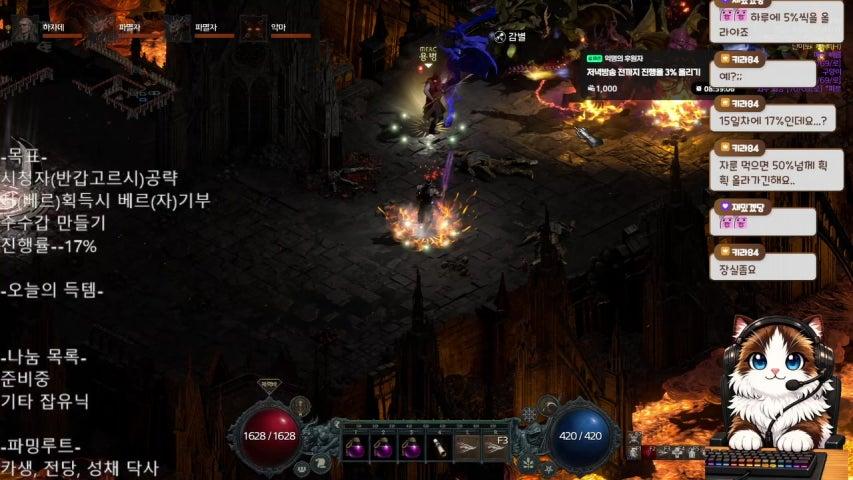Select the 악마 party portrait
This screenshot has height=480, width=853.
coord(253,27)
